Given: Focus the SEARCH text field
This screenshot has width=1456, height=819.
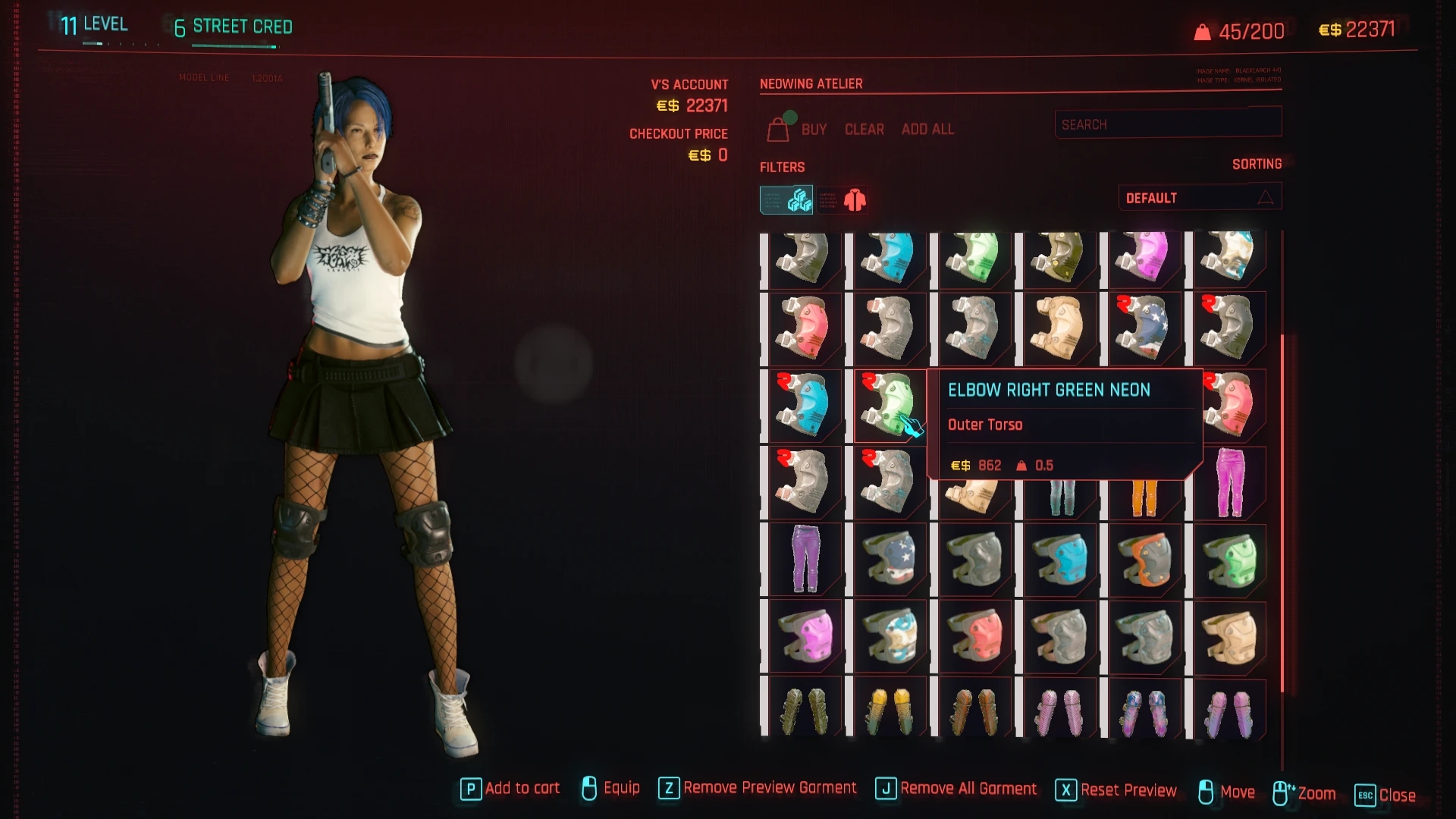Looking at the screenshot, I should [1167, 124].
